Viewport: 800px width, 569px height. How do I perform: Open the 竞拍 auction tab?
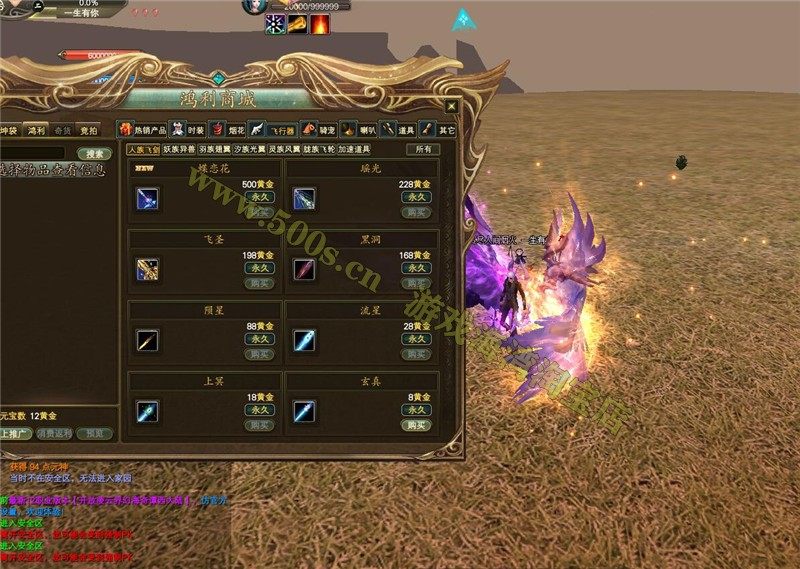click(x=88, y=130)
